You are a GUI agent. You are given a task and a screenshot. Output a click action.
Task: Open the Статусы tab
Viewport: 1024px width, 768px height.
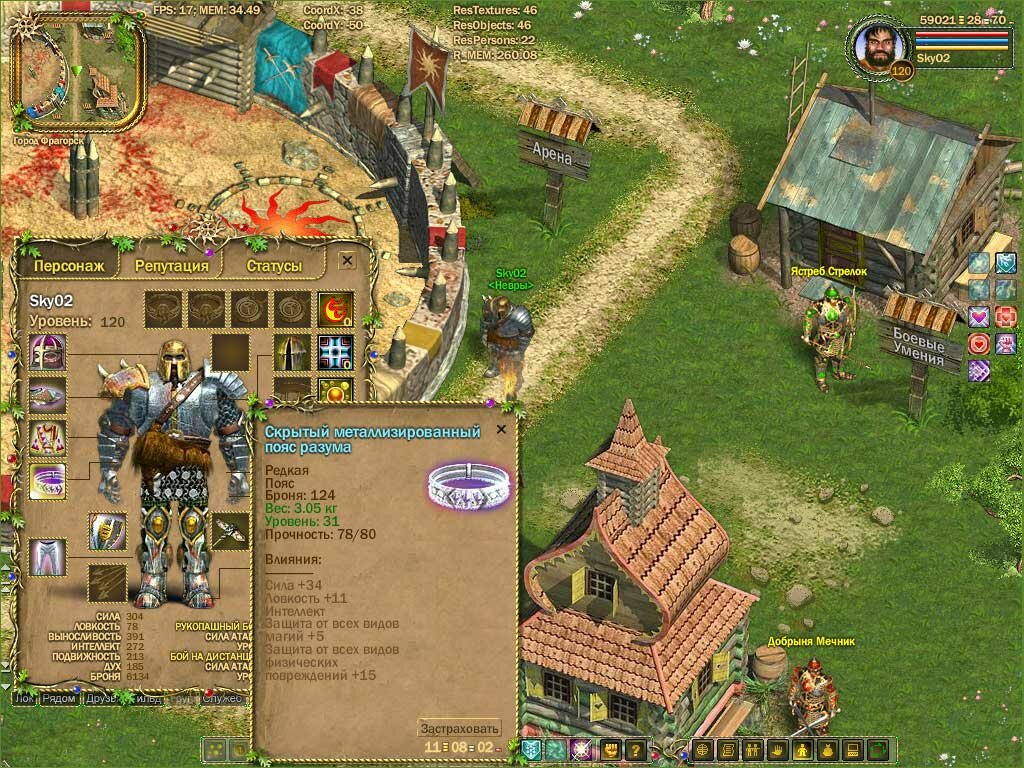tap(274, 265)
